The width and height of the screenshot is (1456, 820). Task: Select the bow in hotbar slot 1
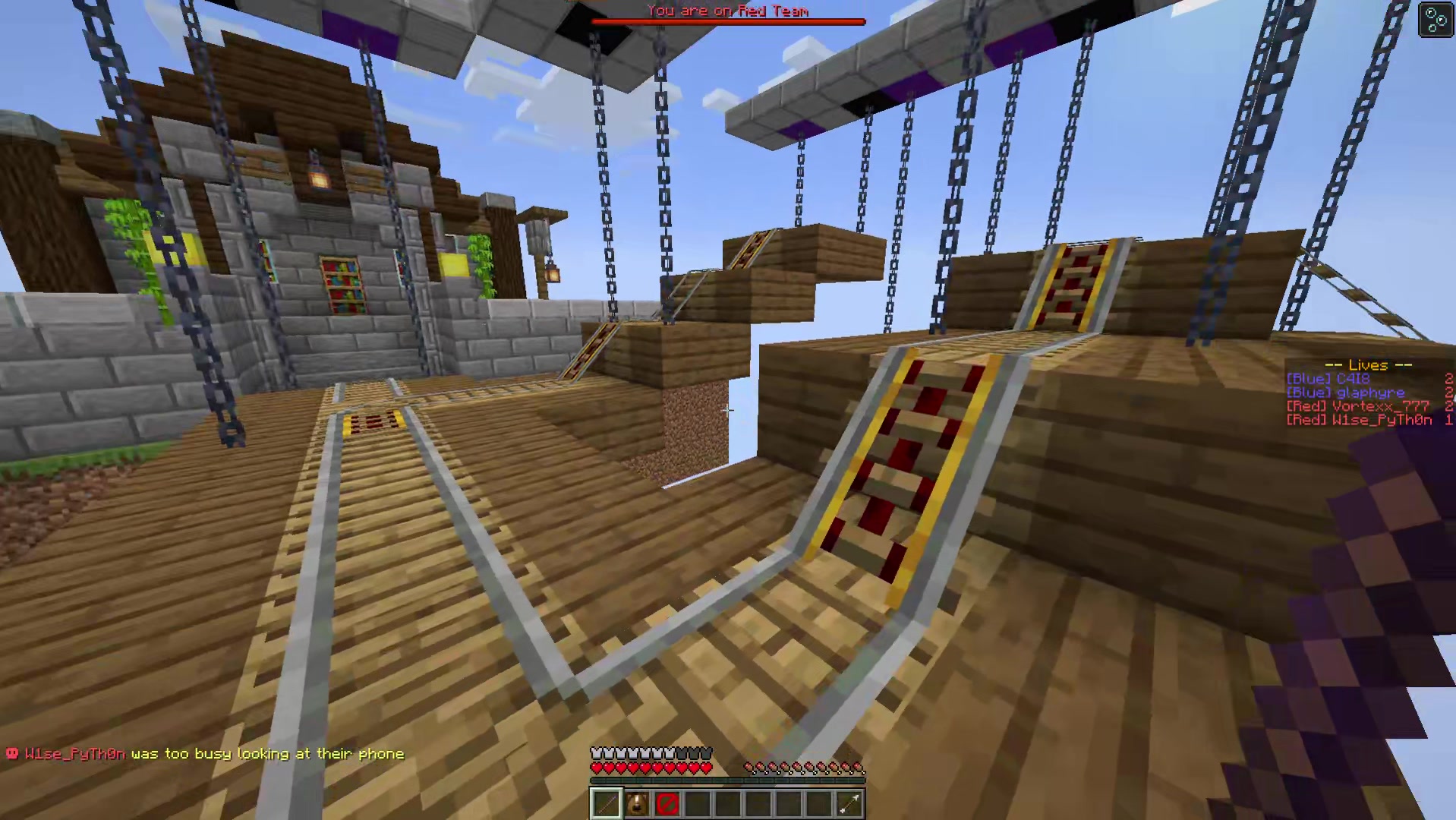[606, 803]
